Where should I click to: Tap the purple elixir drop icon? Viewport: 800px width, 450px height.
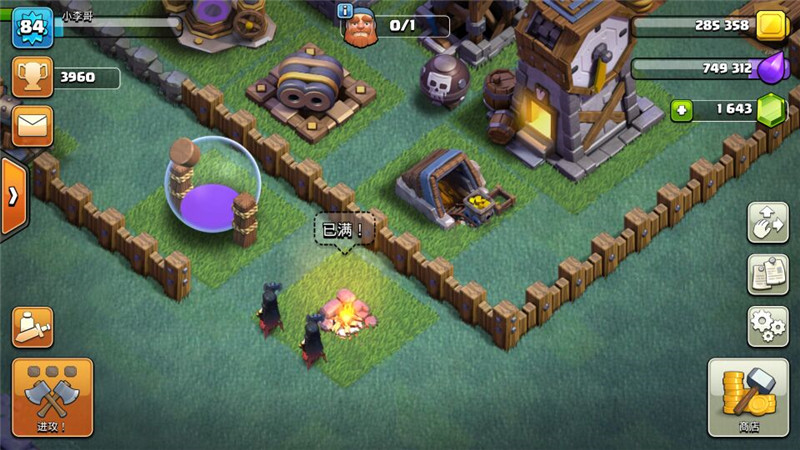pos(771,68)
